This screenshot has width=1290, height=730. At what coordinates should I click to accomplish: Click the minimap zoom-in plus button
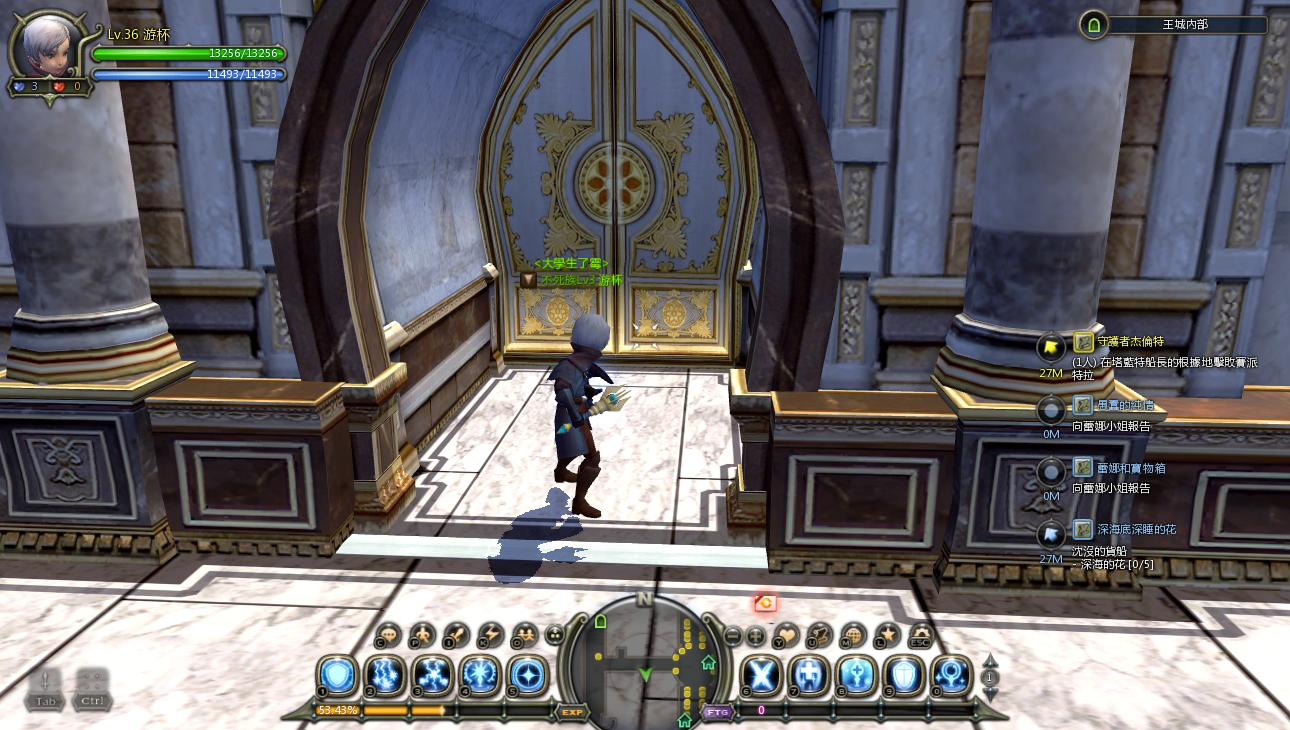pos(756,635)
